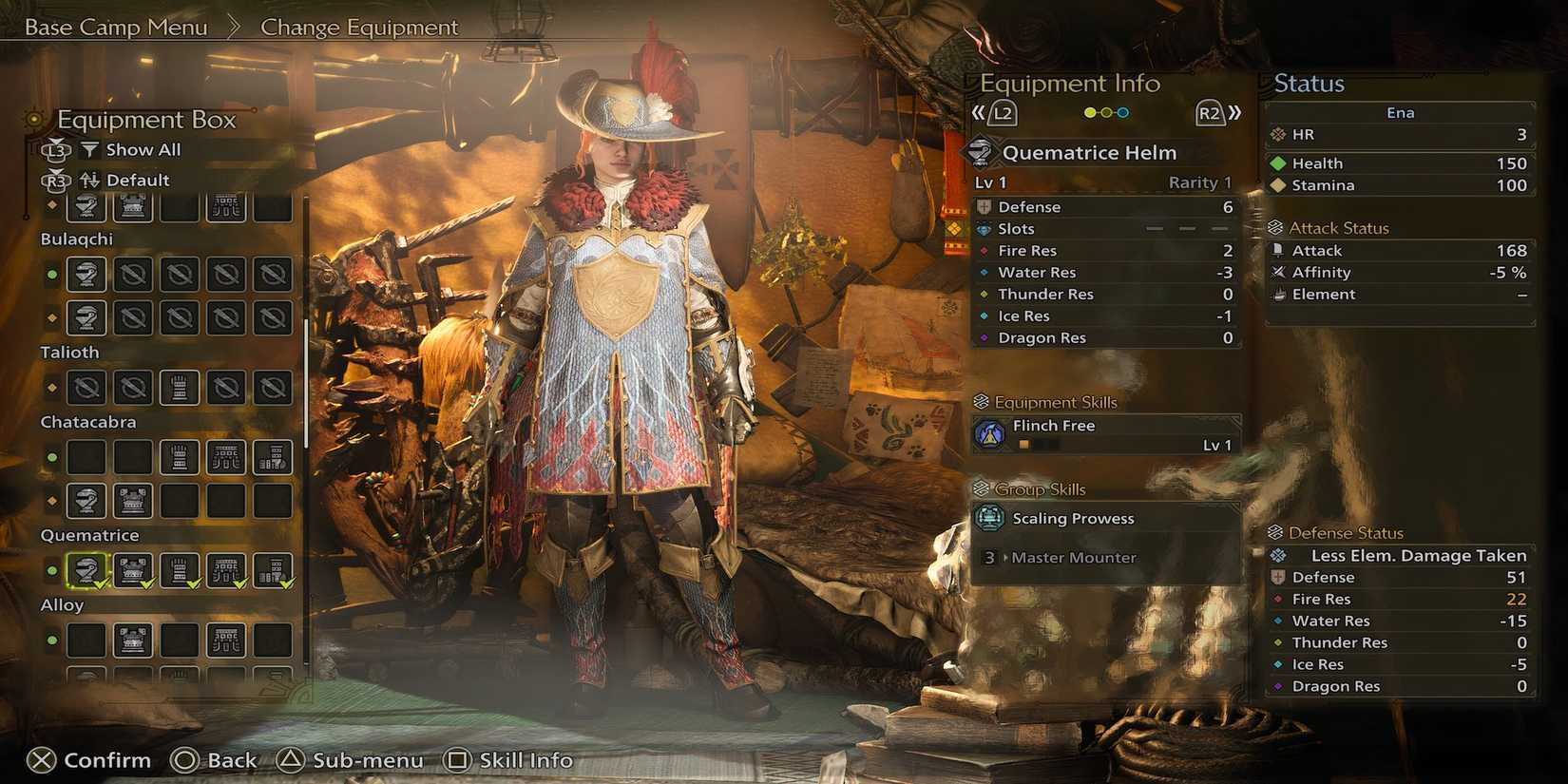Click the Scaling Prowess group skill icon
Image resolution: width=1568 pixels, height=784 pixels.
point(991,518)
